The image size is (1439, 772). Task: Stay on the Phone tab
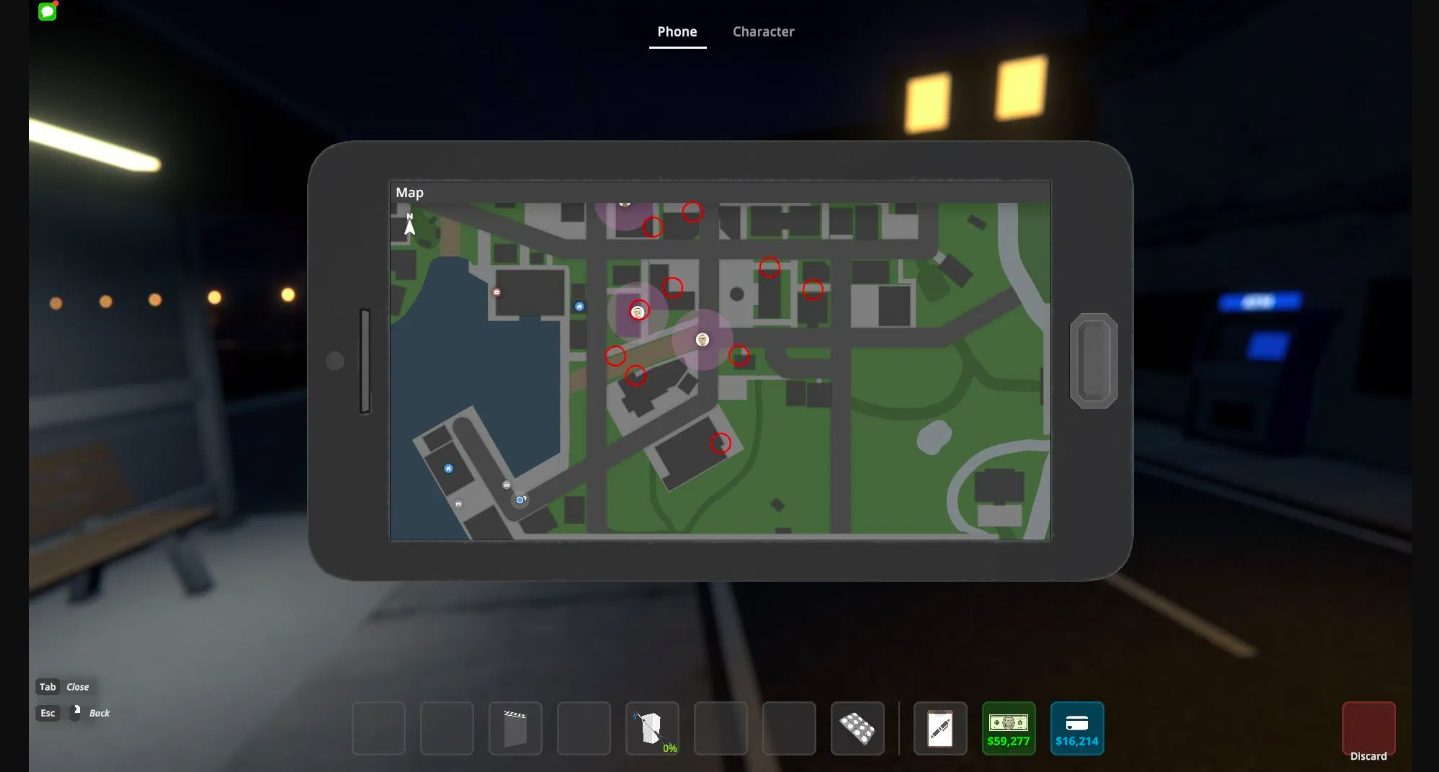coord(677,31)
